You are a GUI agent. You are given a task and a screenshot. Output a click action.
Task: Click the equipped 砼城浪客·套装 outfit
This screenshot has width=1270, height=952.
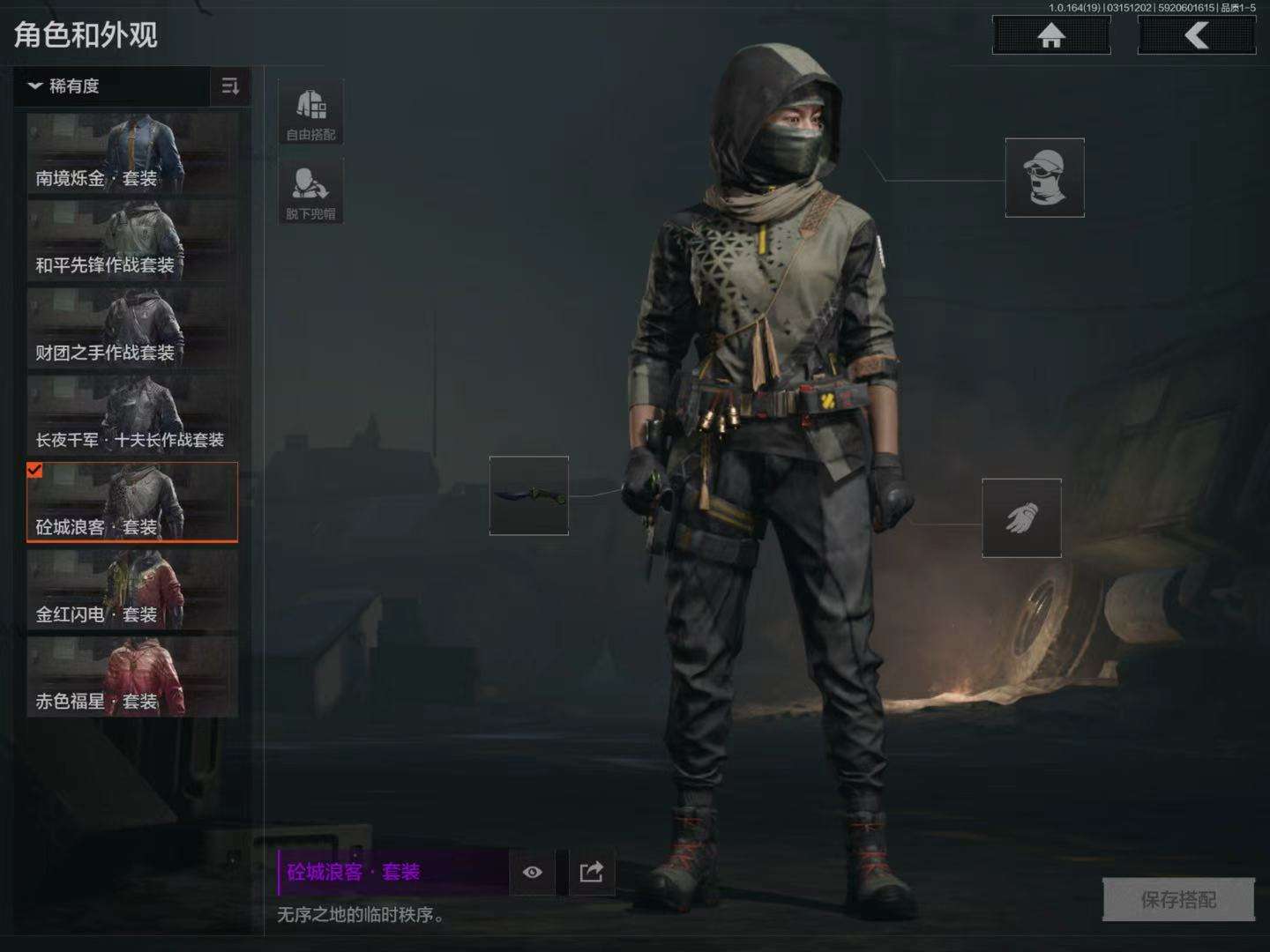click(x=132, y=502)
